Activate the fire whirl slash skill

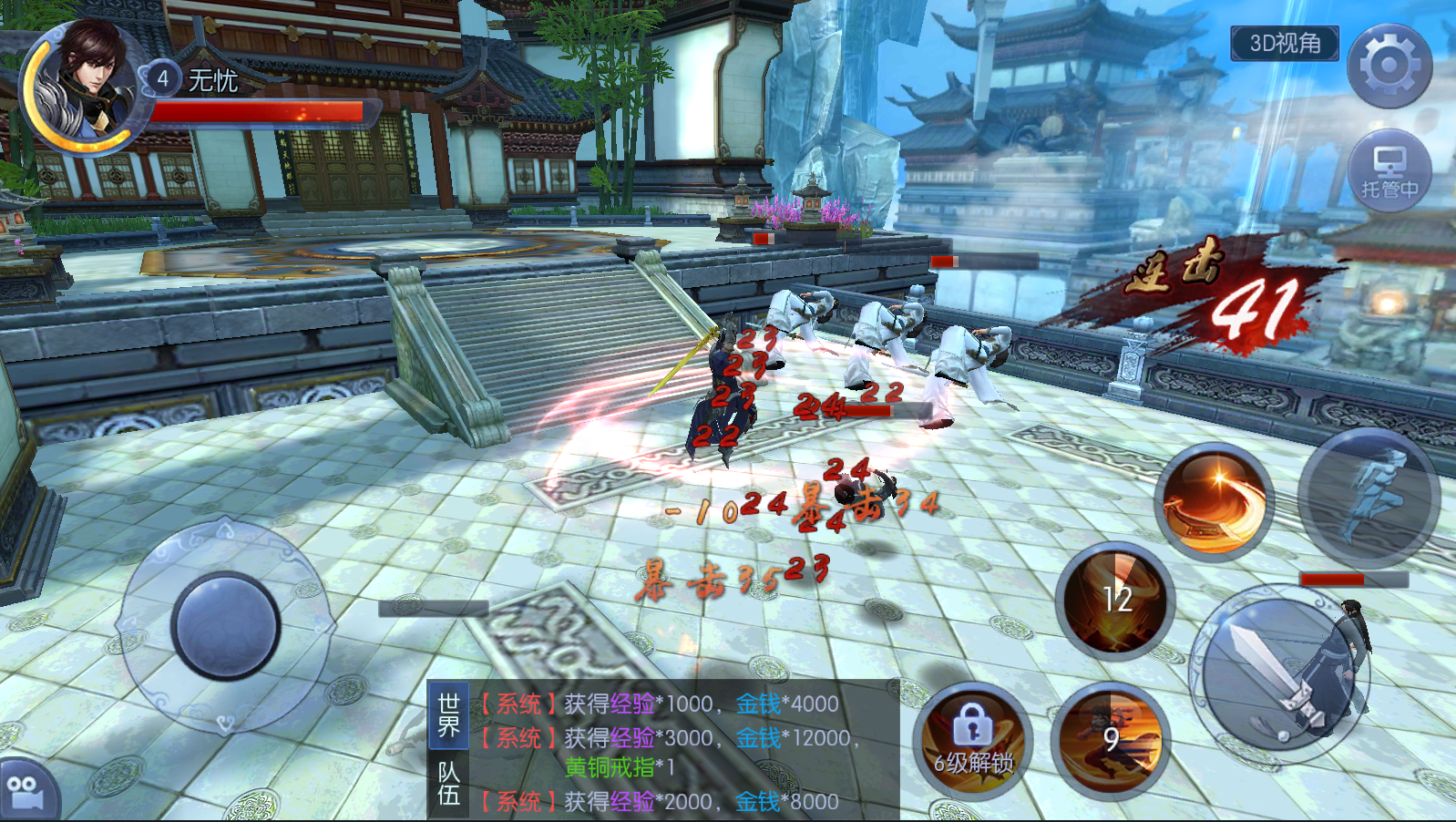[x=1213, y=502]
